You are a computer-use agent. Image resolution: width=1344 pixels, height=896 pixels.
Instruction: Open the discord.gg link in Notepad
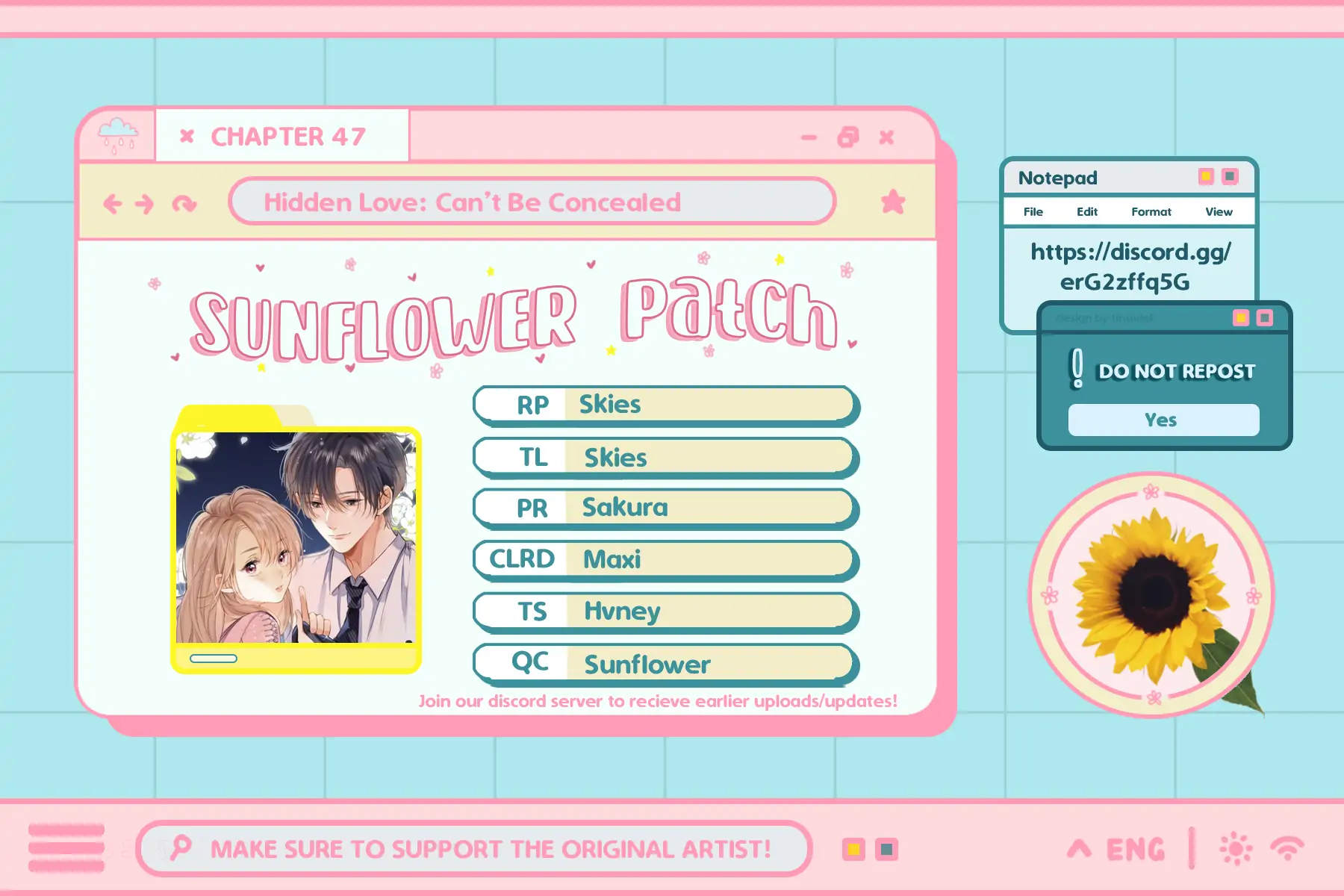click(1129, 267)
